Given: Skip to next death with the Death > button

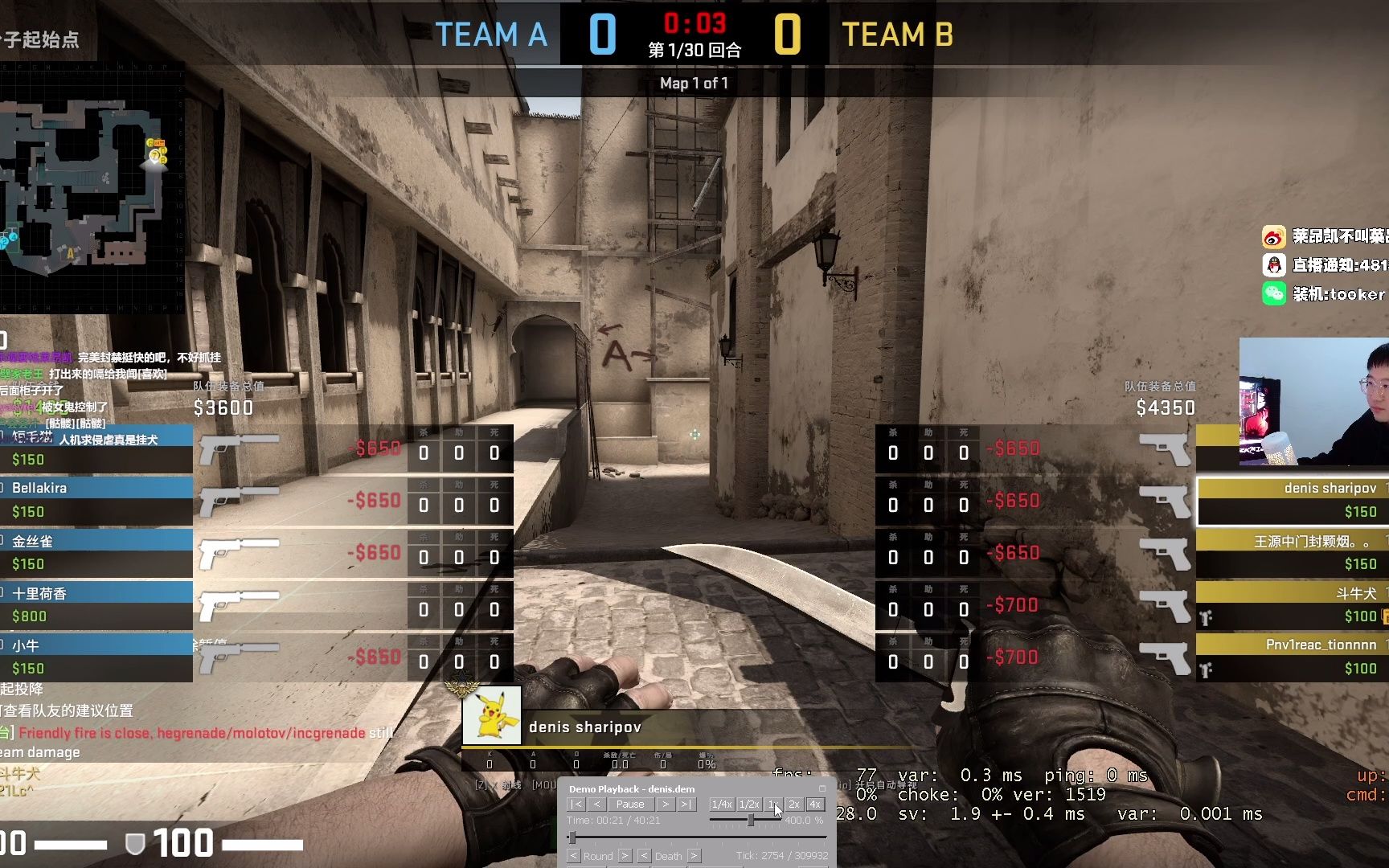Looking at the screenshot, I should [694, 855].
